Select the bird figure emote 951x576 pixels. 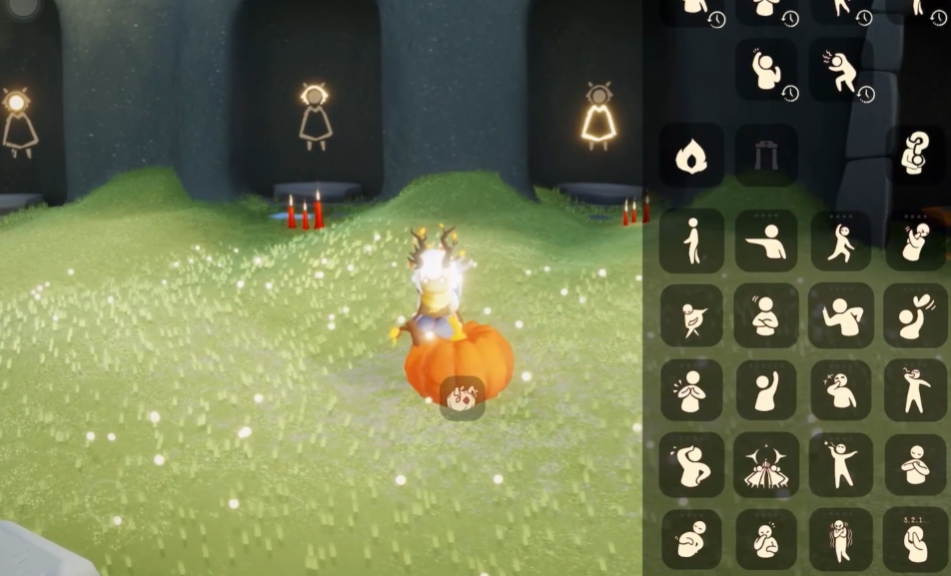click(x=691, y=315)
